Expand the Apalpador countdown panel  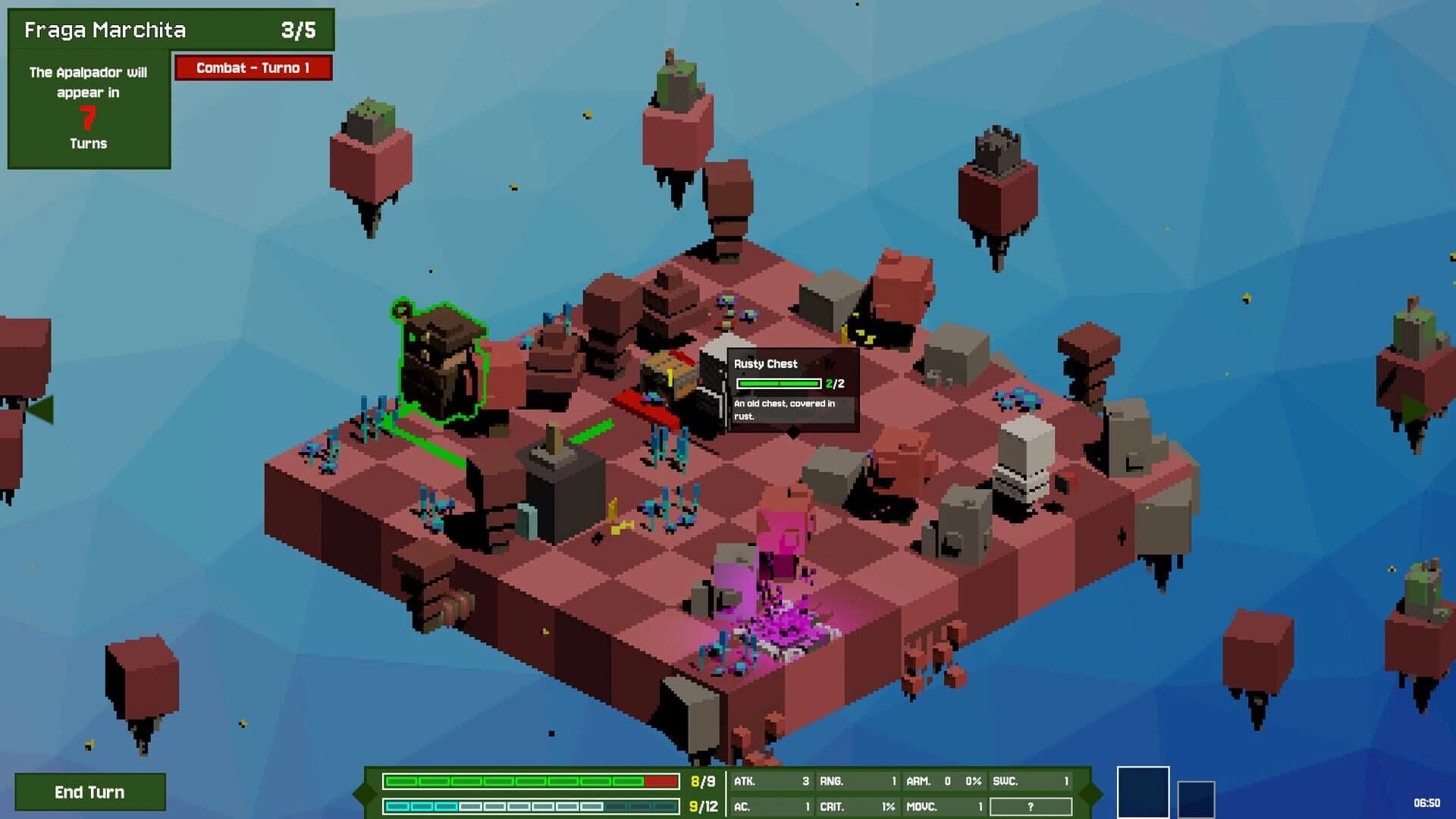[x=89, y=106]
